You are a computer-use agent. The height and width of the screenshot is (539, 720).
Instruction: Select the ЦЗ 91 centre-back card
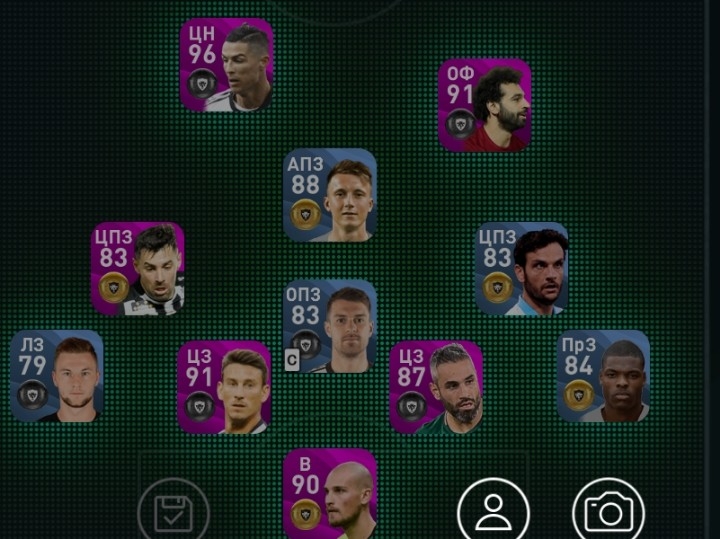pos(224,387)
